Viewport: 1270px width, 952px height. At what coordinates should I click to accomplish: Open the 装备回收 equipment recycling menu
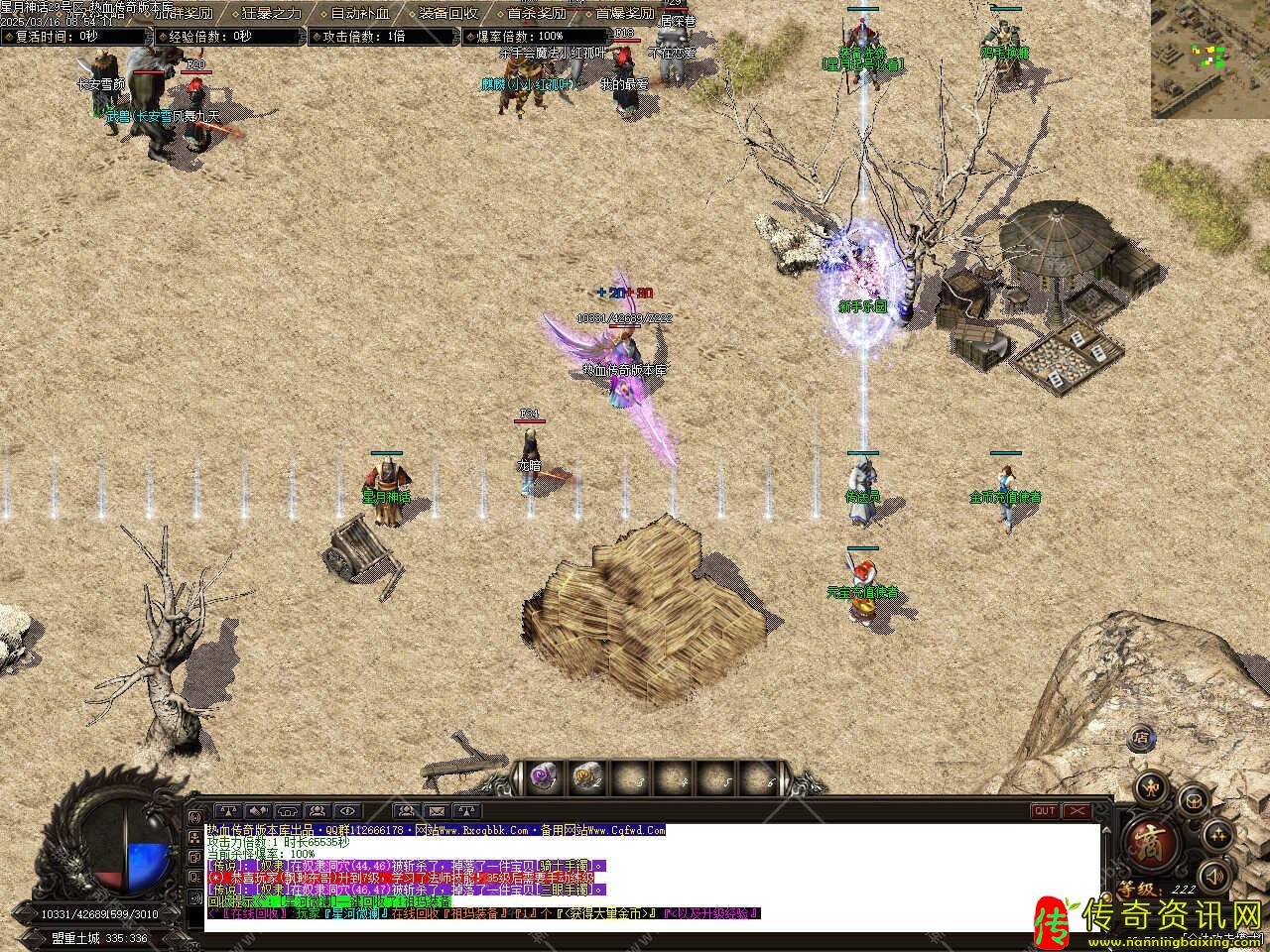point(447,13)
